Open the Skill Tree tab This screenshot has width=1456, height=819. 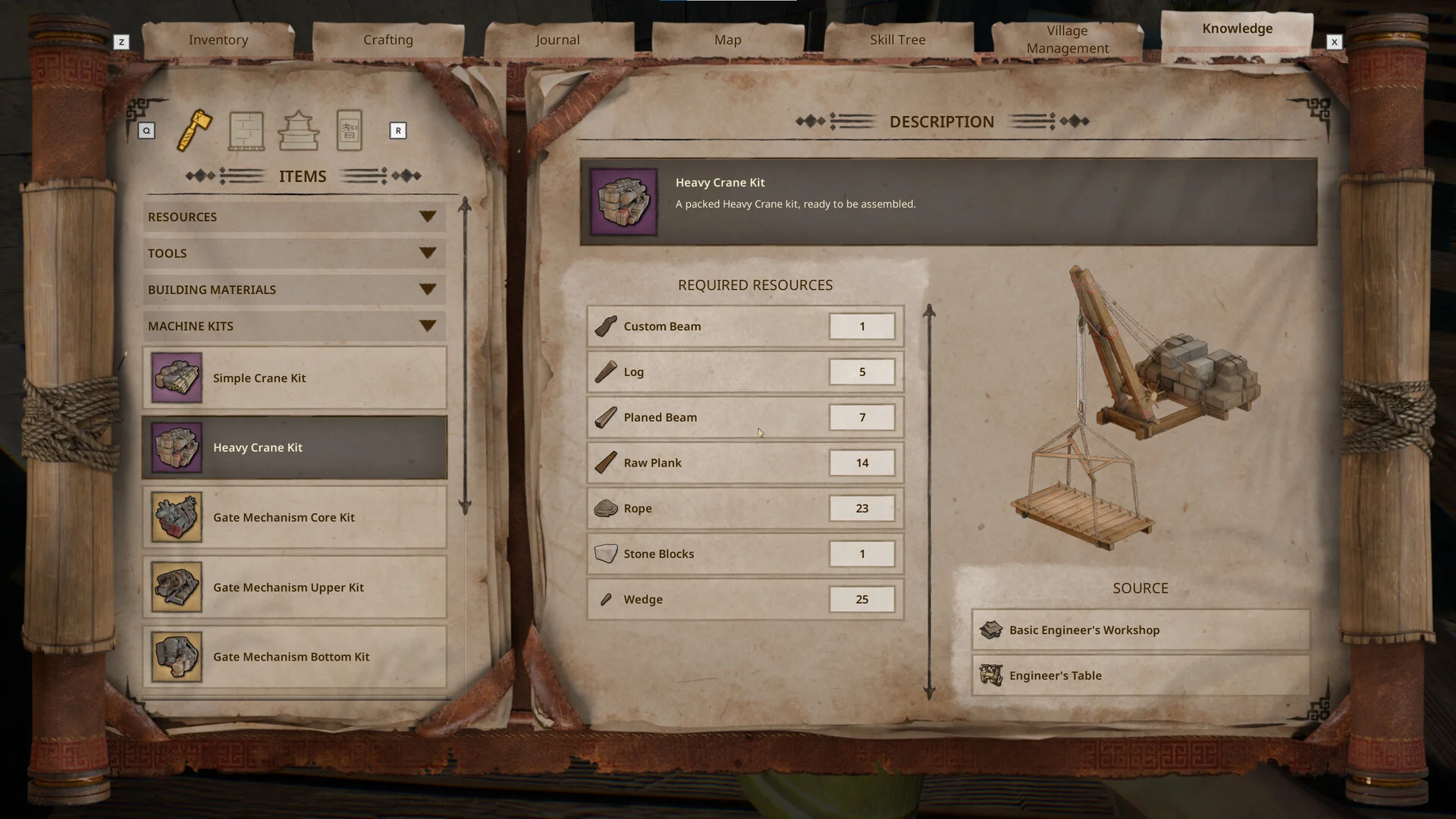click(x=897, y=39)
